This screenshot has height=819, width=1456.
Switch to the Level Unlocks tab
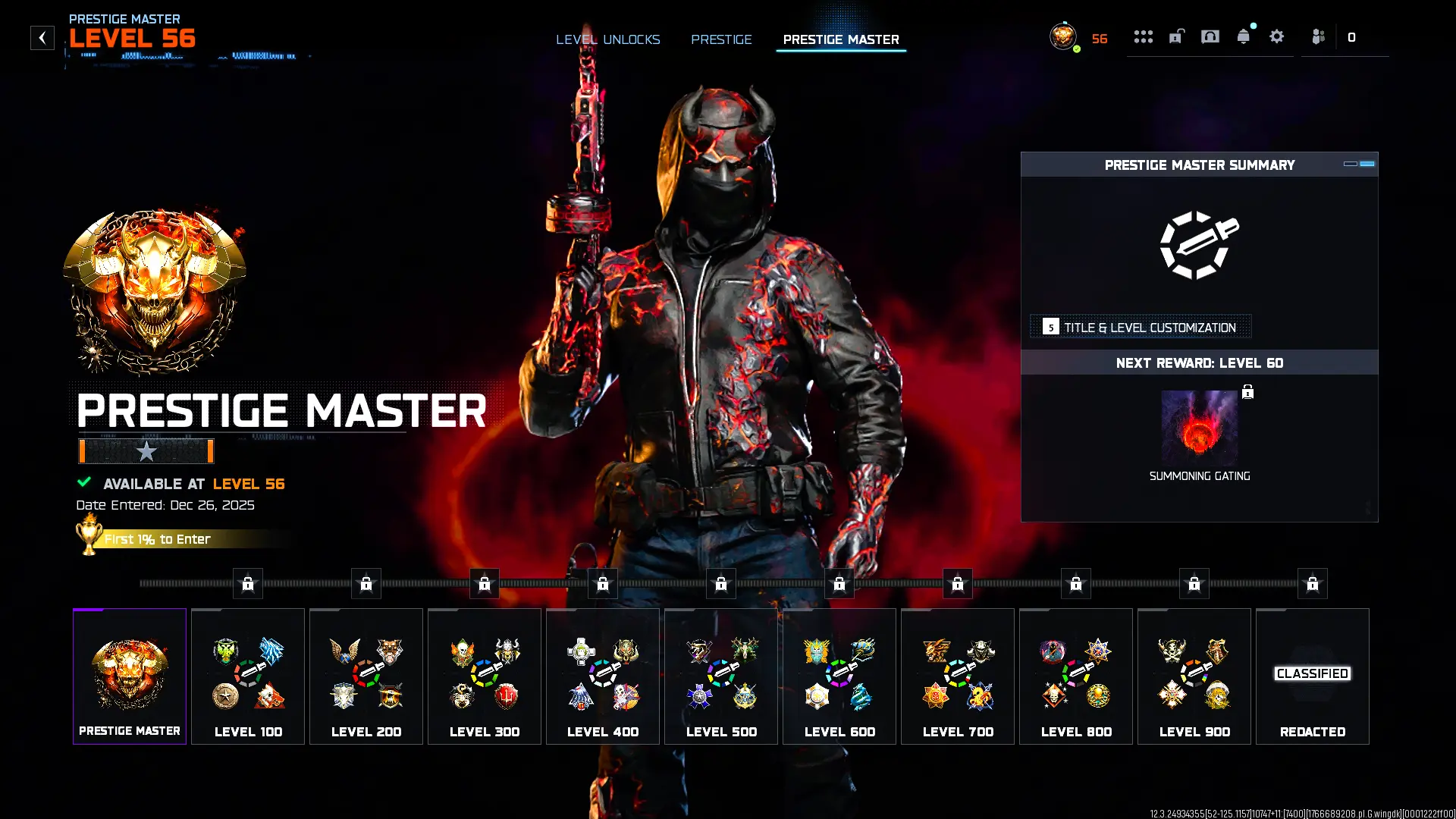click(x=608, y=39)
